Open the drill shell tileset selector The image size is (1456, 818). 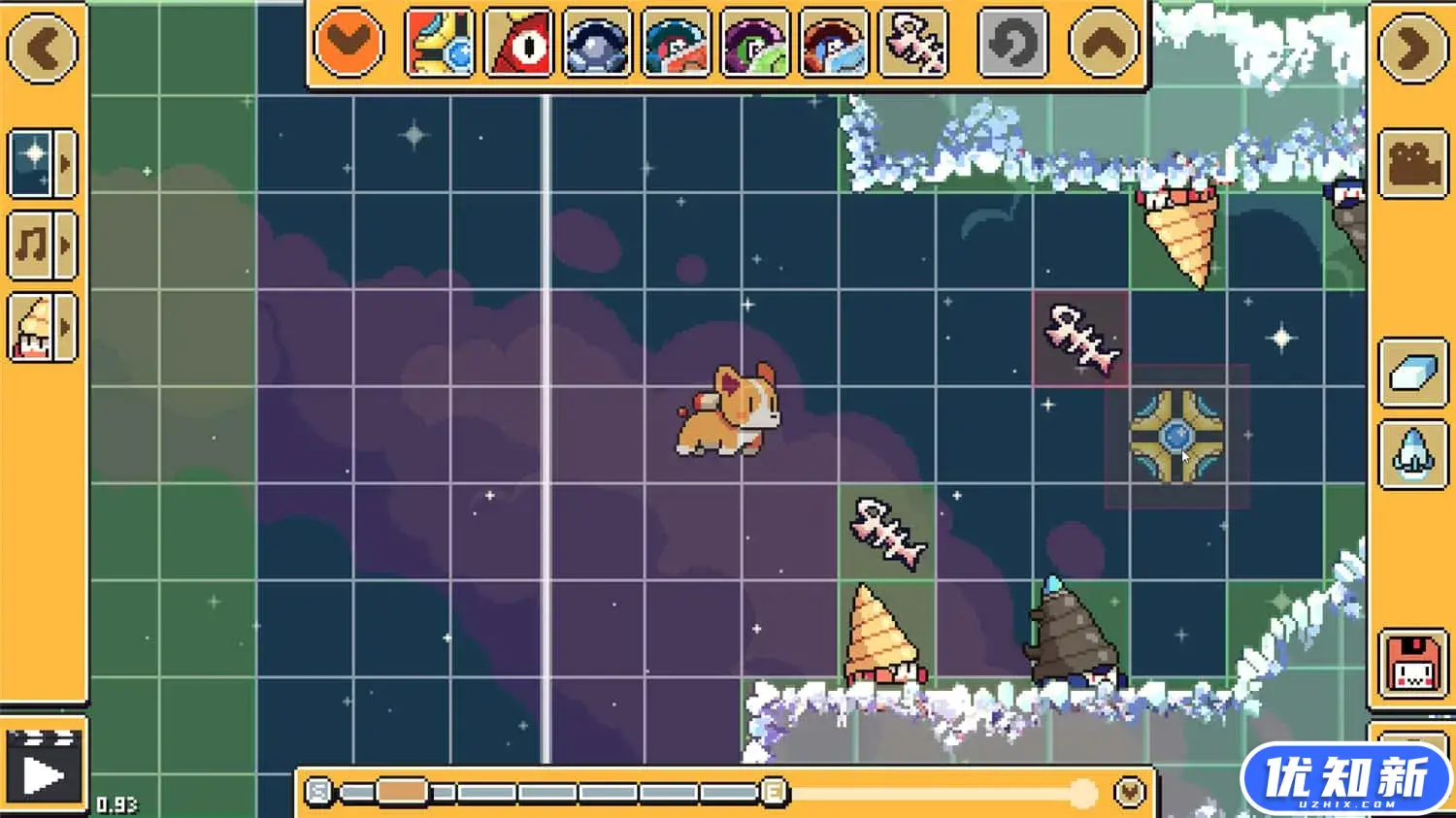[42, 328]
